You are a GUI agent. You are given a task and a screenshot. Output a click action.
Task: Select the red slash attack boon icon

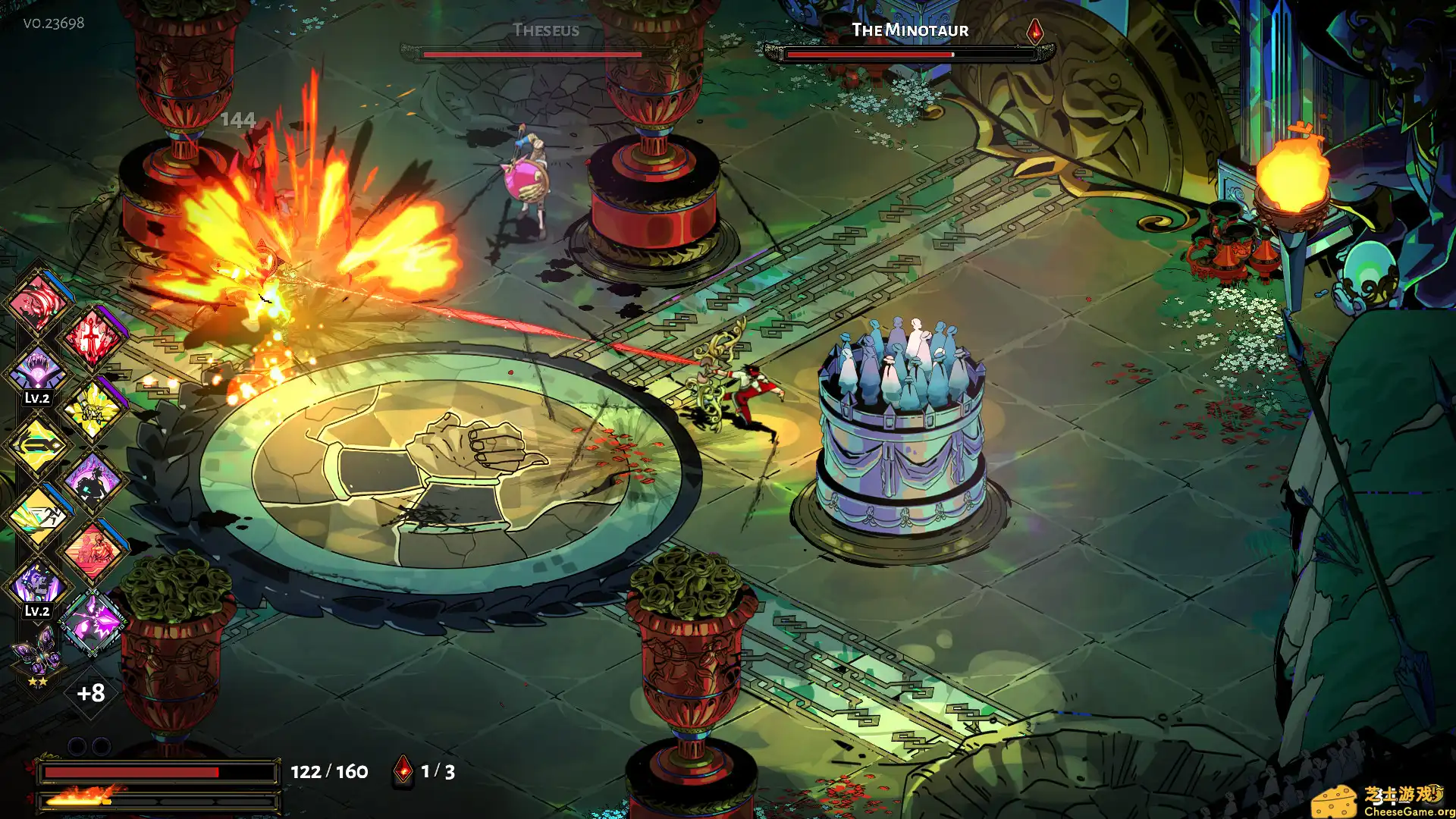38,303
